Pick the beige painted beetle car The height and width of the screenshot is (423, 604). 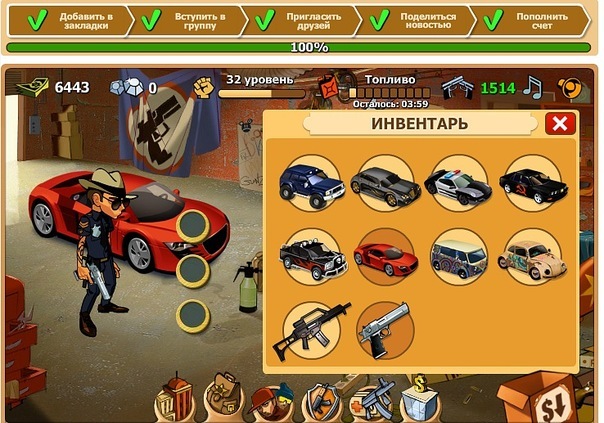pos(531,255)
